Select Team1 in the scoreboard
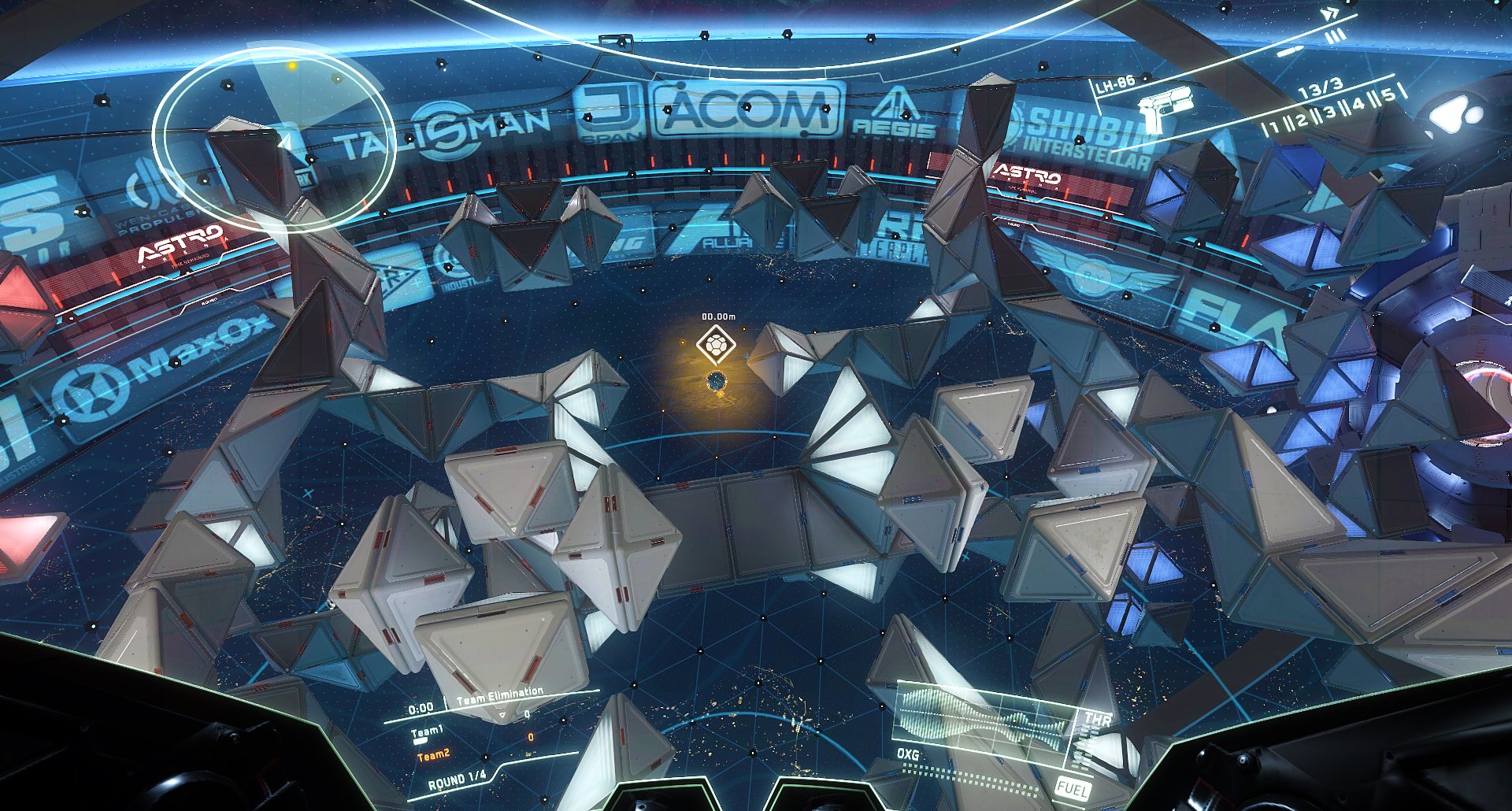1512x811 pixels. tap(427, 732)
